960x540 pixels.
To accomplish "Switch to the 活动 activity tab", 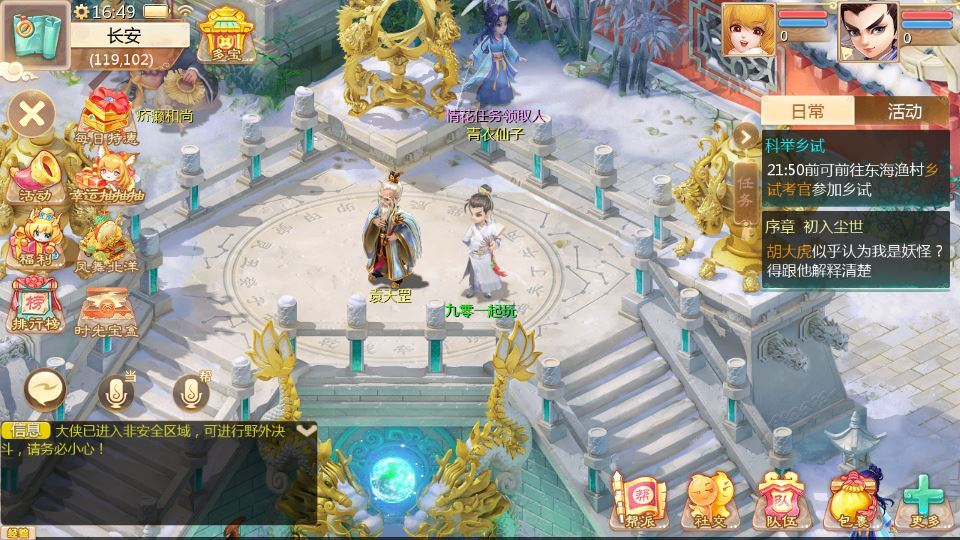I will click(904, 111).
